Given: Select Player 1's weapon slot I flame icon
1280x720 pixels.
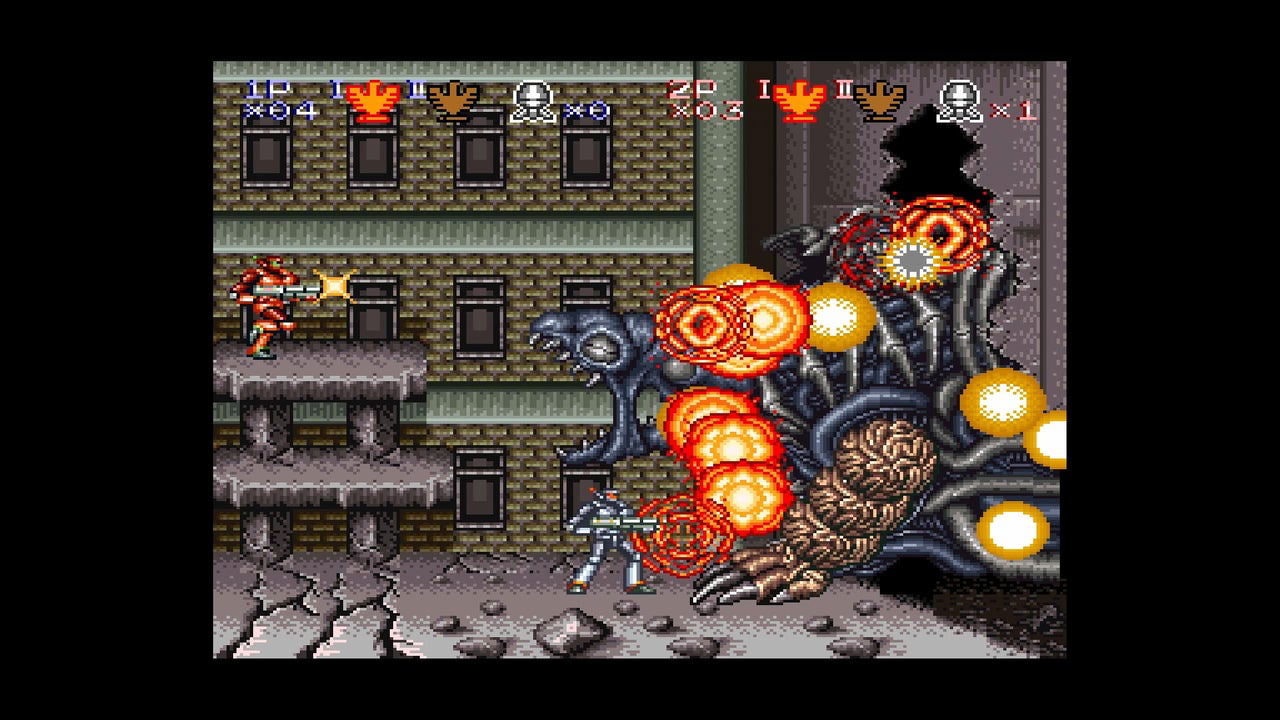Looking at the screenshot, I should (x=371, y=97).
